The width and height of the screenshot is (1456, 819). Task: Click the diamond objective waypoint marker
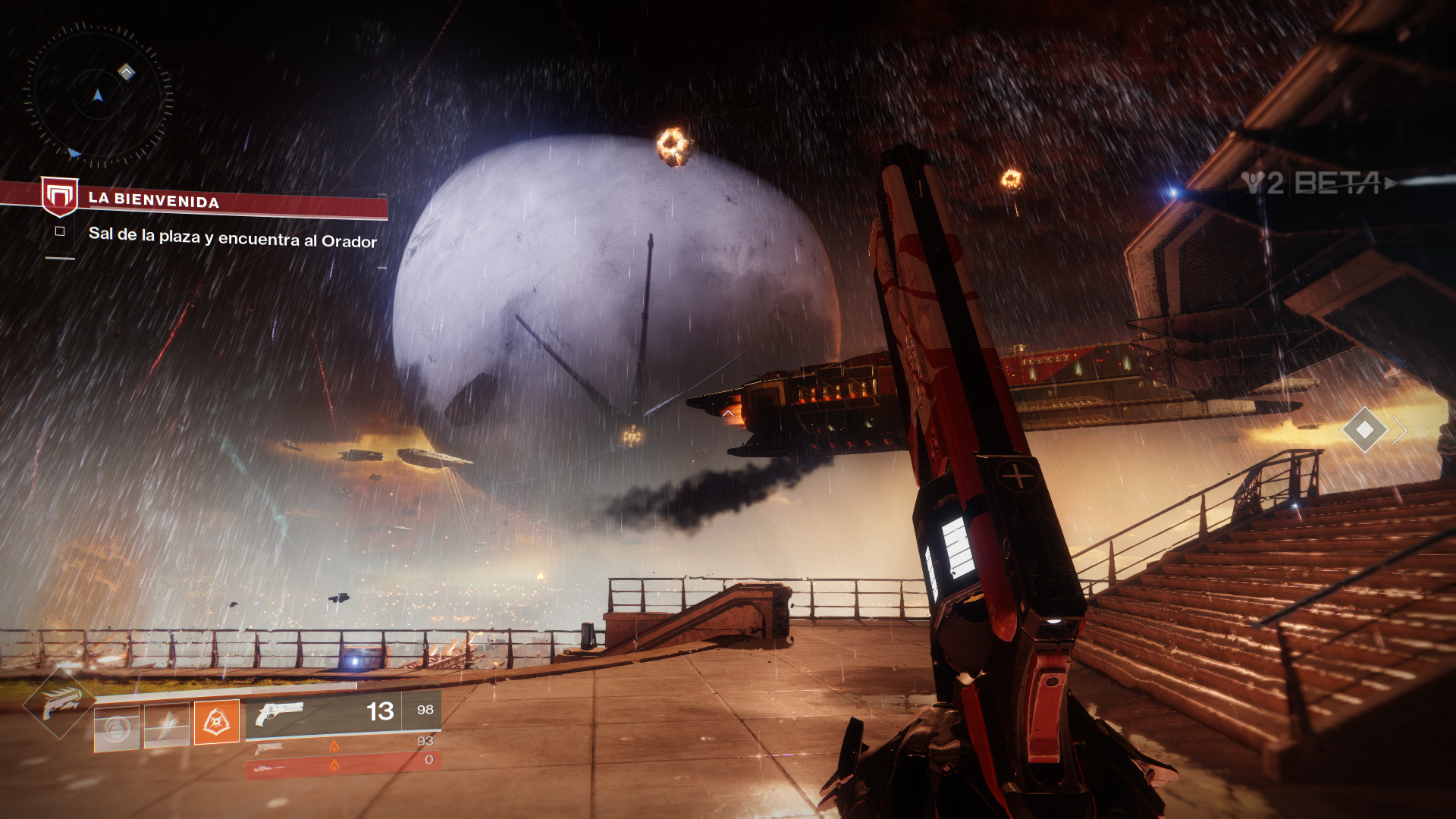pyautogui.click(x=1364, y=430)
